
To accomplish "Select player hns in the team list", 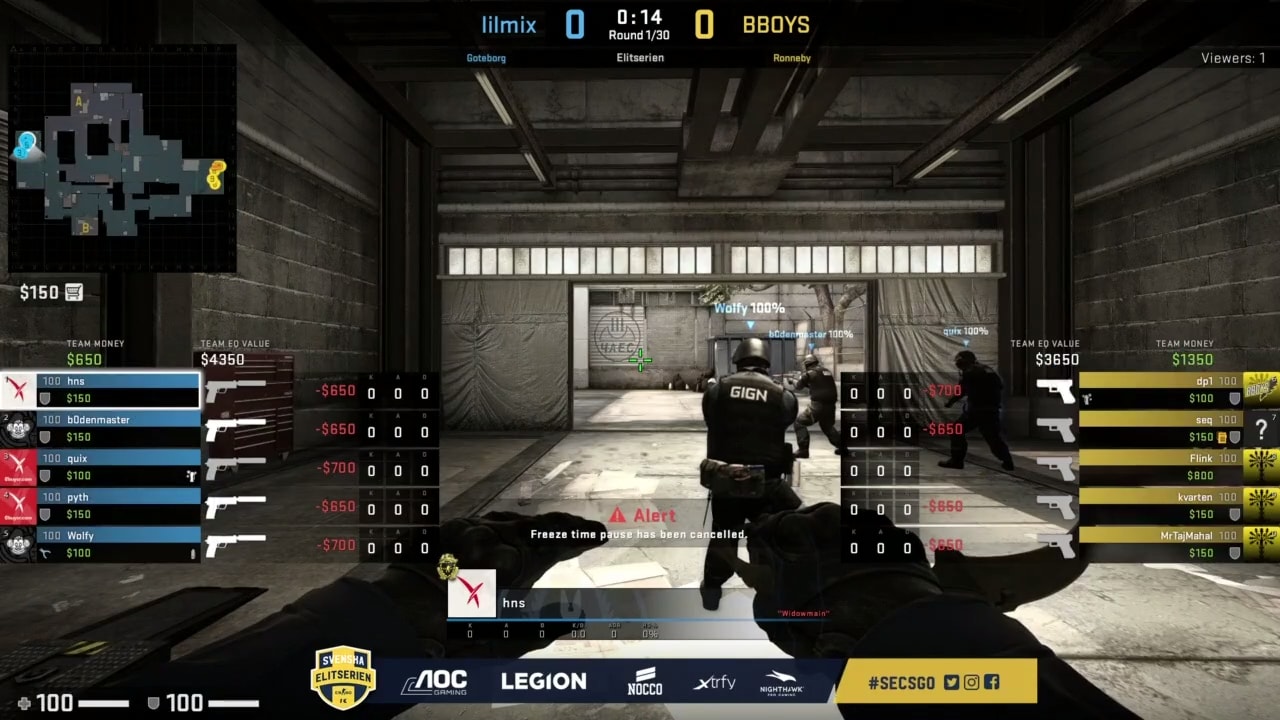I will coord(118,390).
